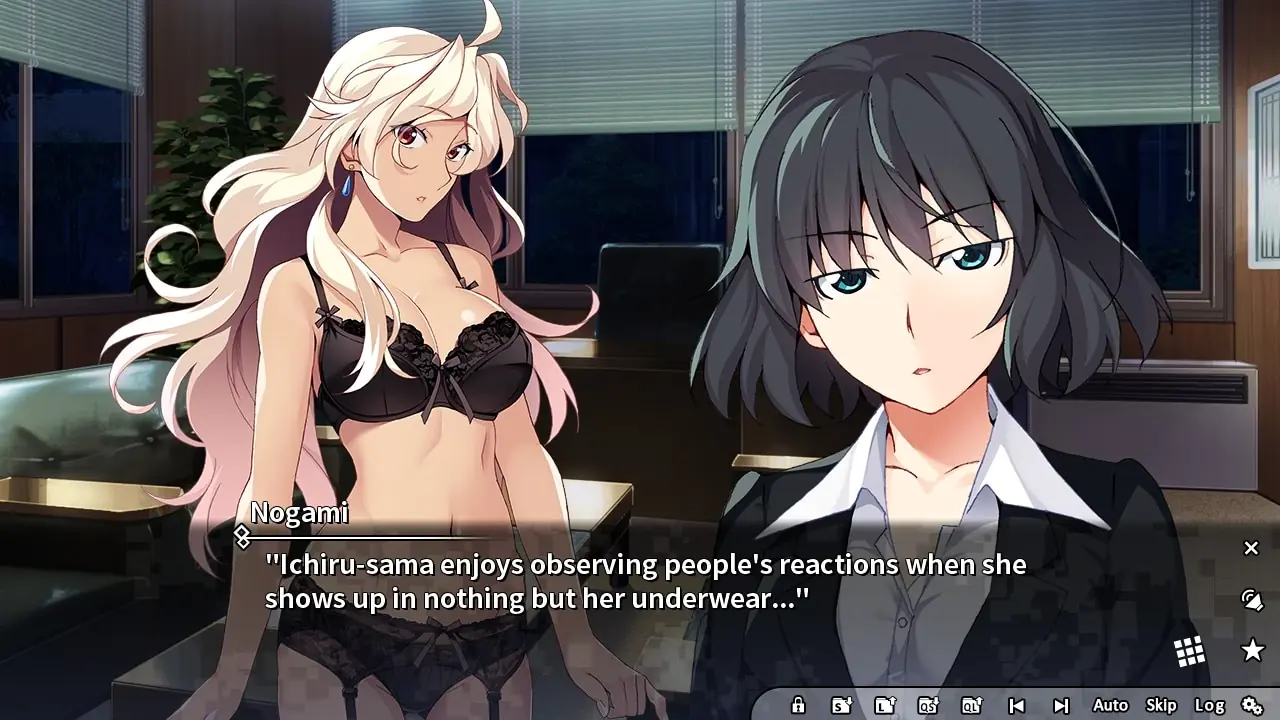This screenshot has height=720, width=1280.
Task: Jump ahead to the next scene
Action: point(1061,705)
